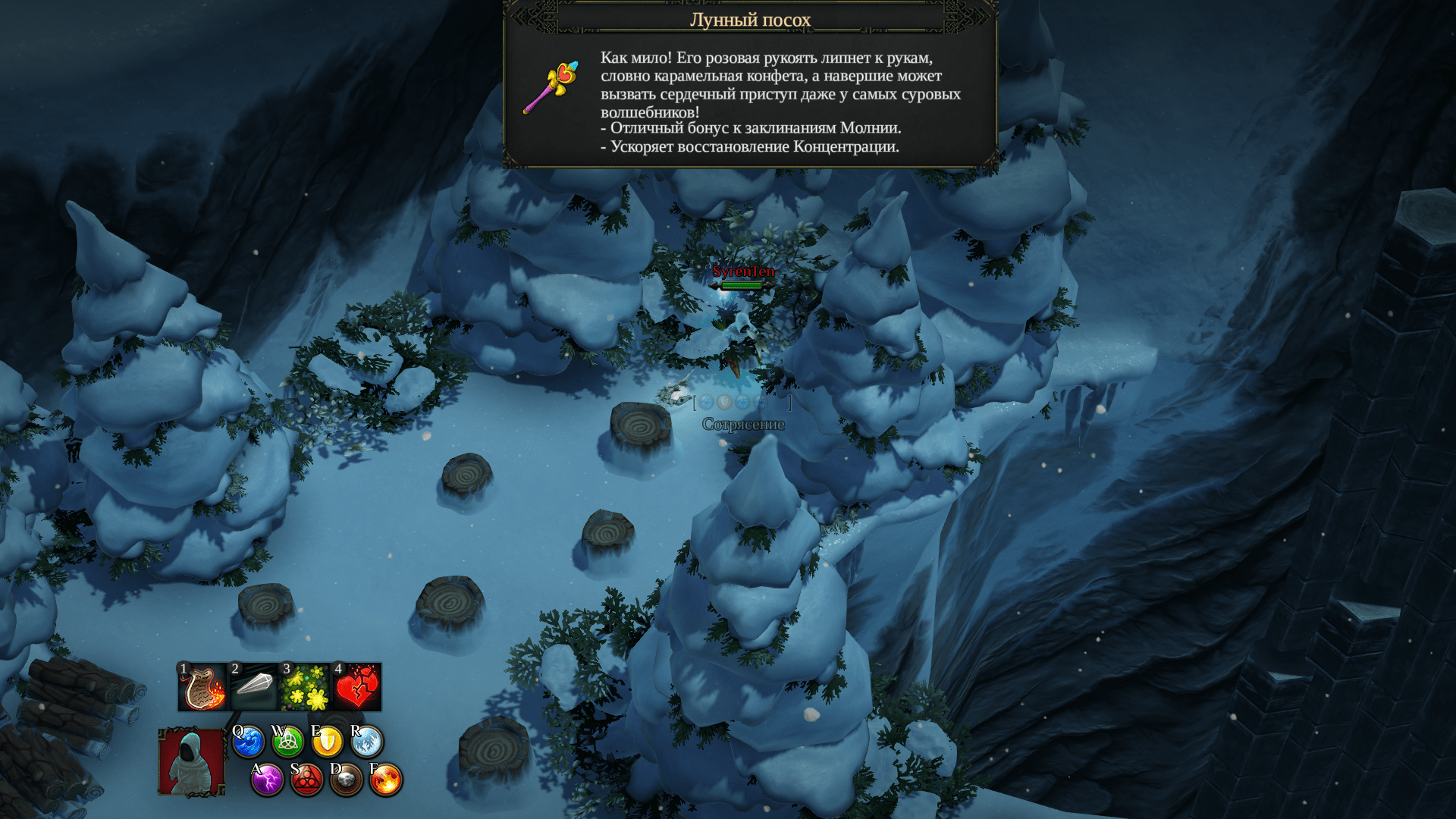This screenshot has width=1456, height=819.
Task: Queue the green Life element orb
Action: click(x=287, y=742)
